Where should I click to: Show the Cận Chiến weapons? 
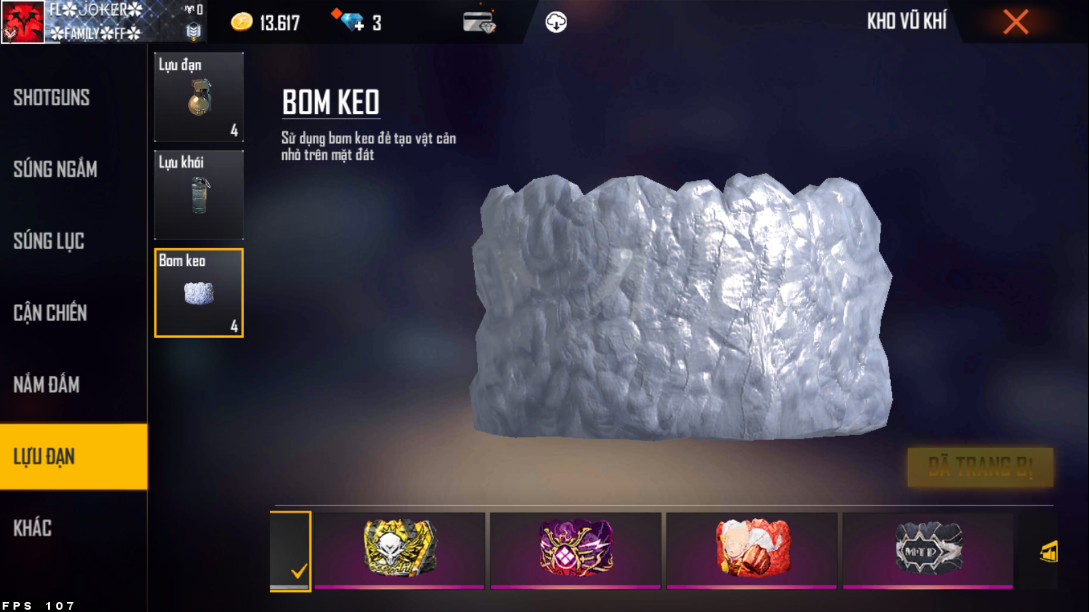[50, 313]
